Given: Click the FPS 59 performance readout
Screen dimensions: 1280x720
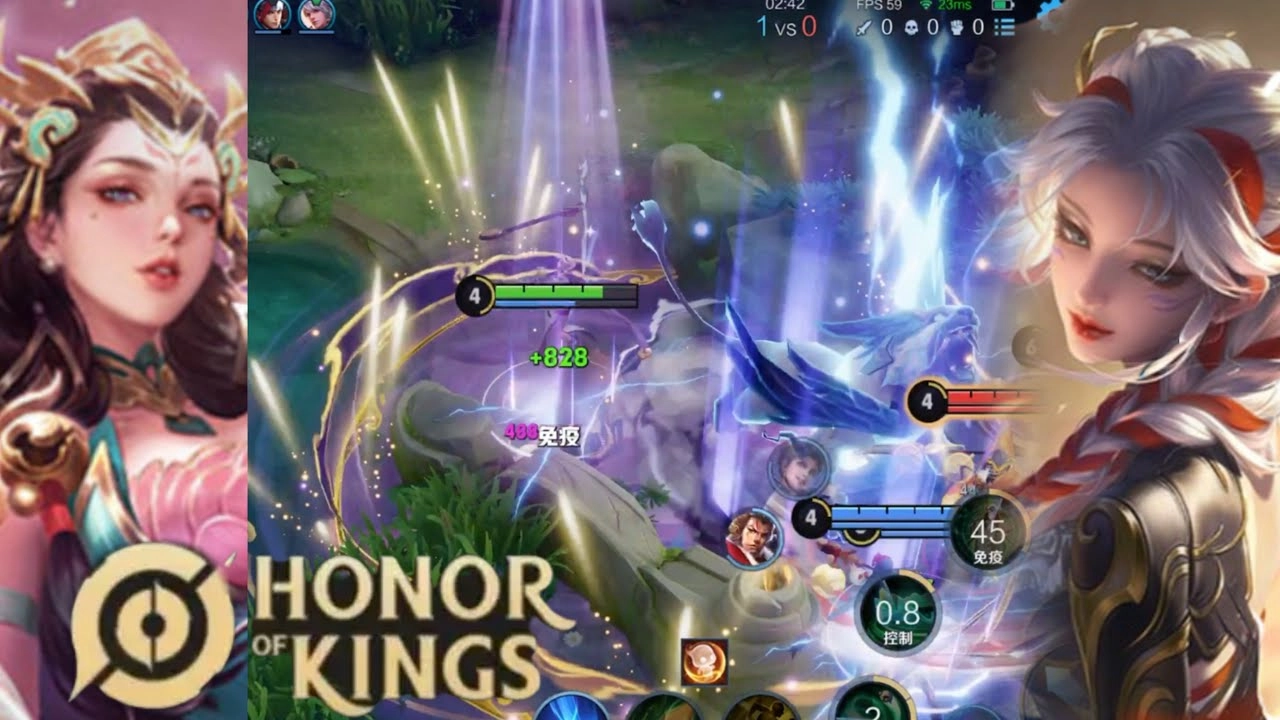Looking at the screenshot, I should coord(879,7).
